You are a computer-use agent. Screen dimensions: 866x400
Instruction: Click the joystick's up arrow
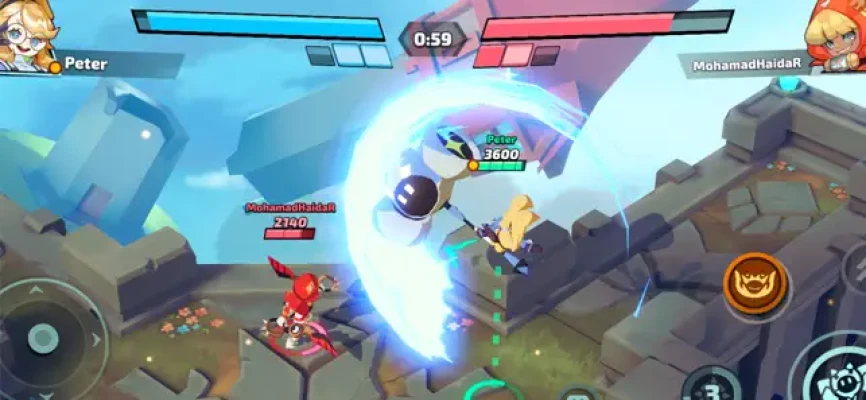[38, 292]
